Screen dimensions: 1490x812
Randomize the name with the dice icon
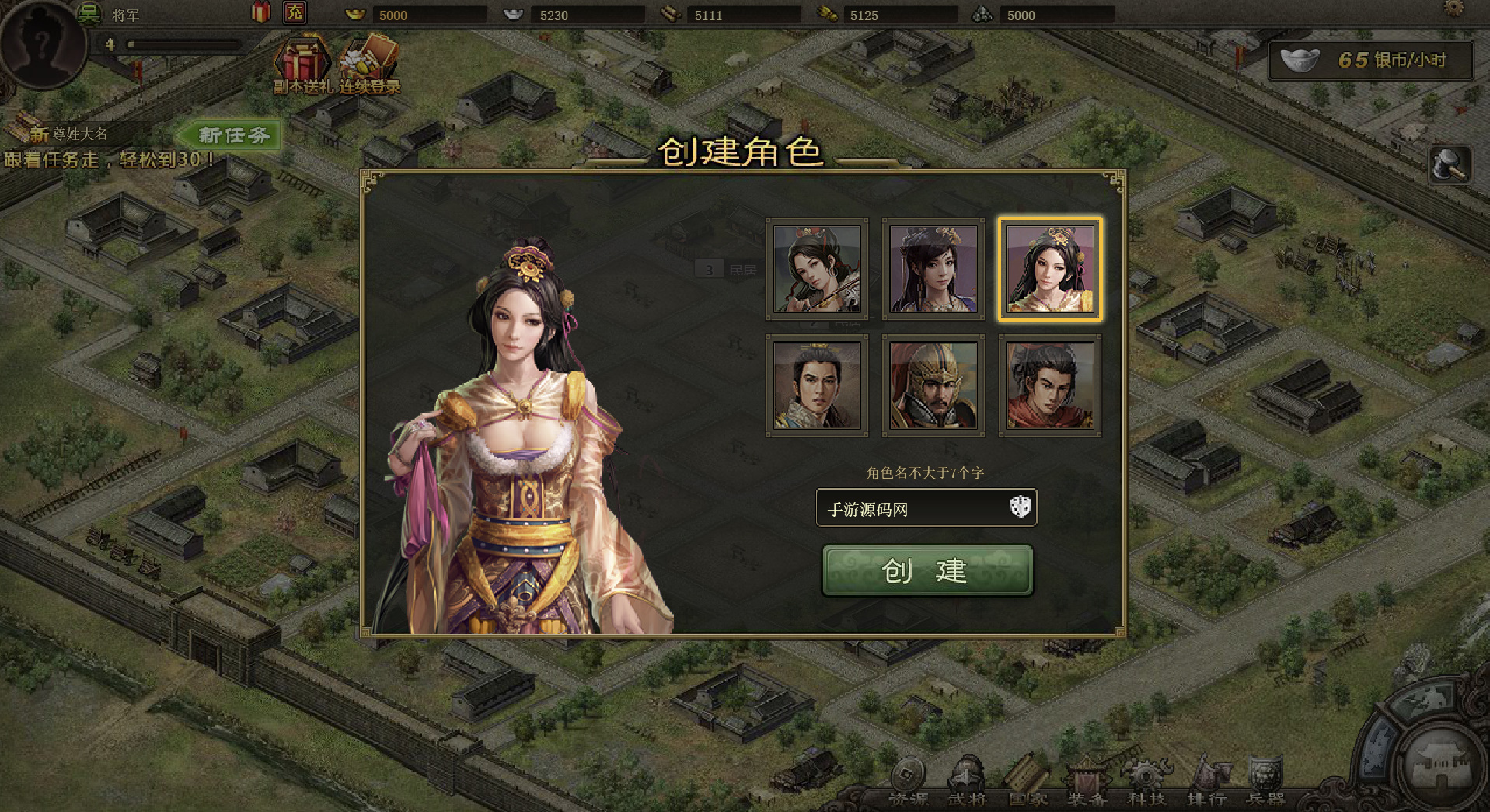[x=1020, y=507]
